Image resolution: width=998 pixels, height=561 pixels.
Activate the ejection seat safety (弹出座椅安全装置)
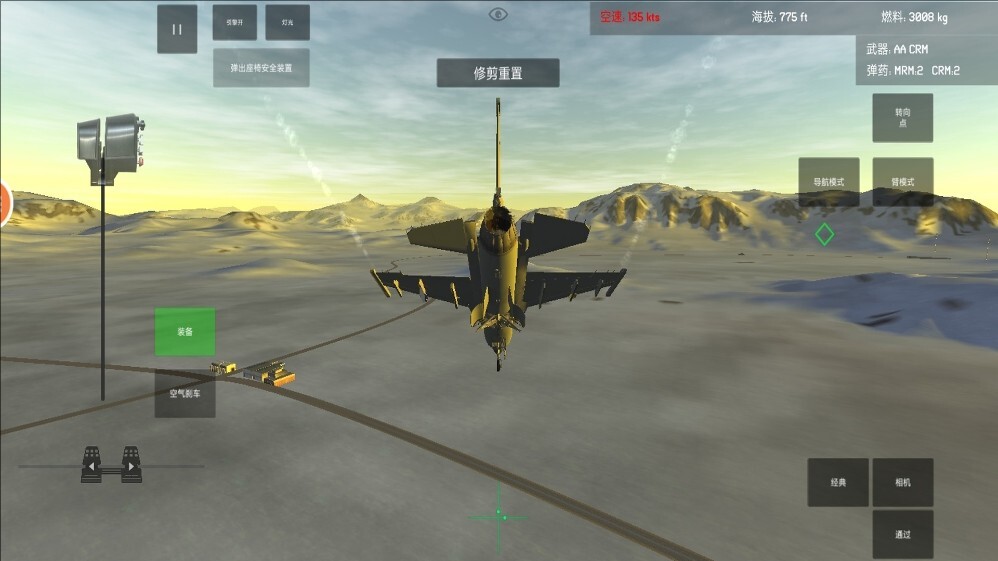click(x=260, y=68)
